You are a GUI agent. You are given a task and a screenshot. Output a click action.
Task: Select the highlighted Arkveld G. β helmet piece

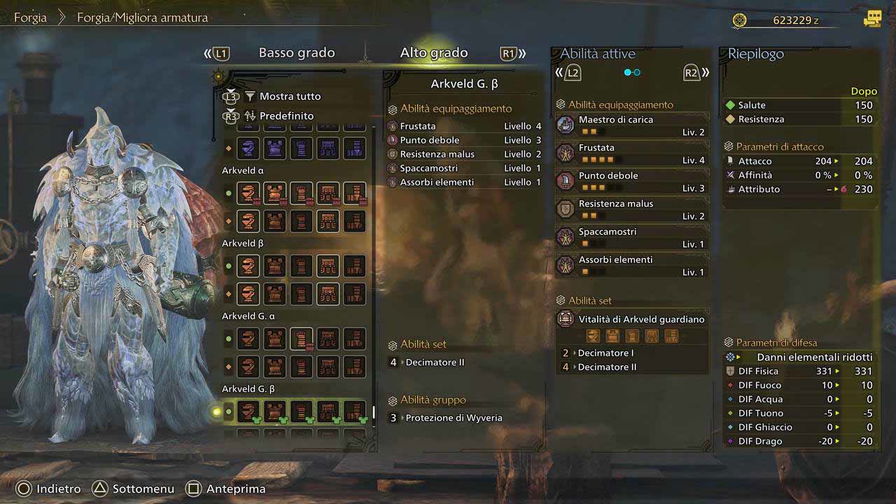pyautogui.click(x=249, y=411)
